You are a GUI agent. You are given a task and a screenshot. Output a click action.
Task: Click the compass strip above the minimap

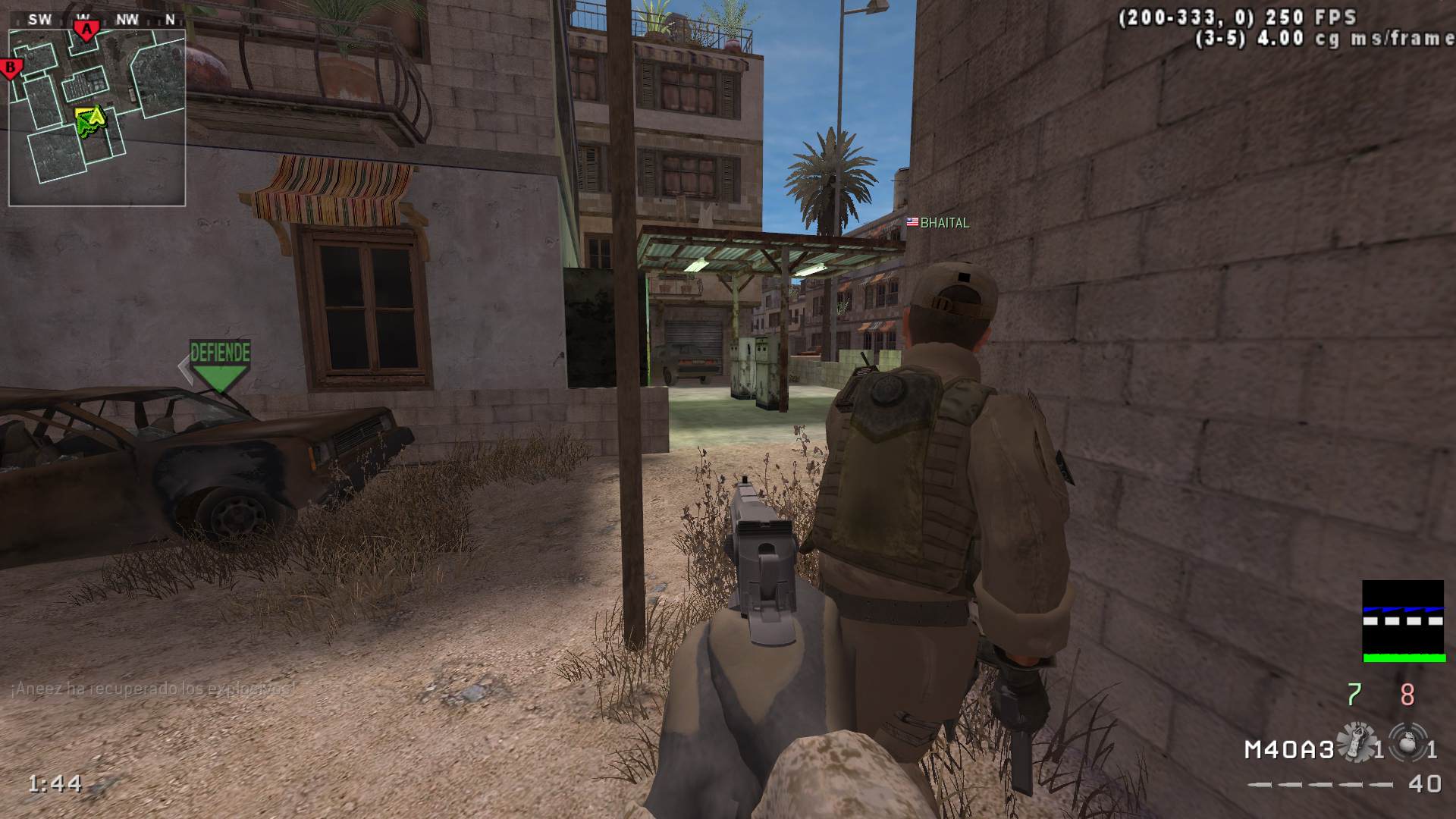tap(97, 20)
